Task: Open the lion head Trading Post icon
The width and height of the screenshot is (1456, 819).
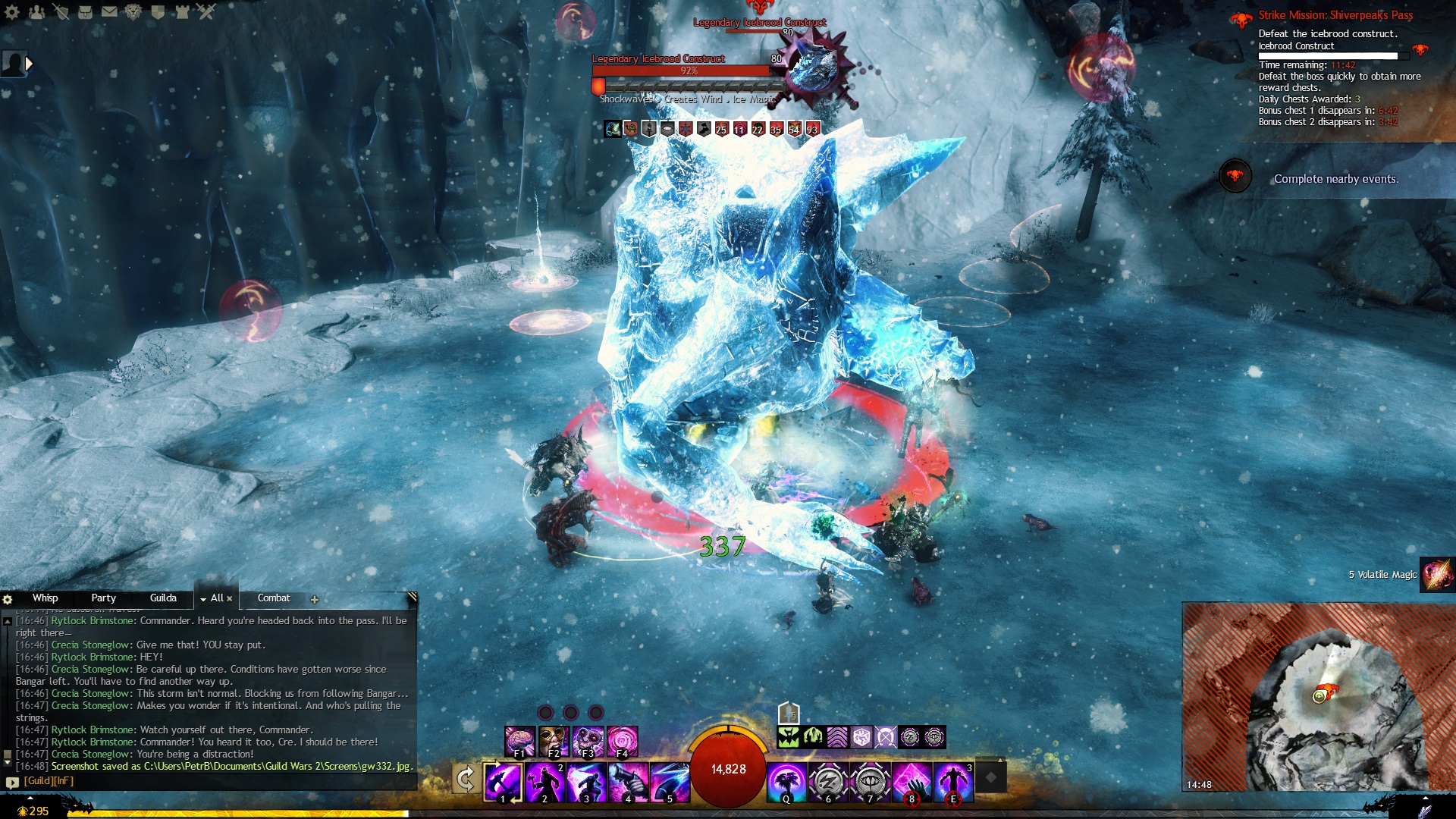Action: pyautogui.click(x=133, y=12)
